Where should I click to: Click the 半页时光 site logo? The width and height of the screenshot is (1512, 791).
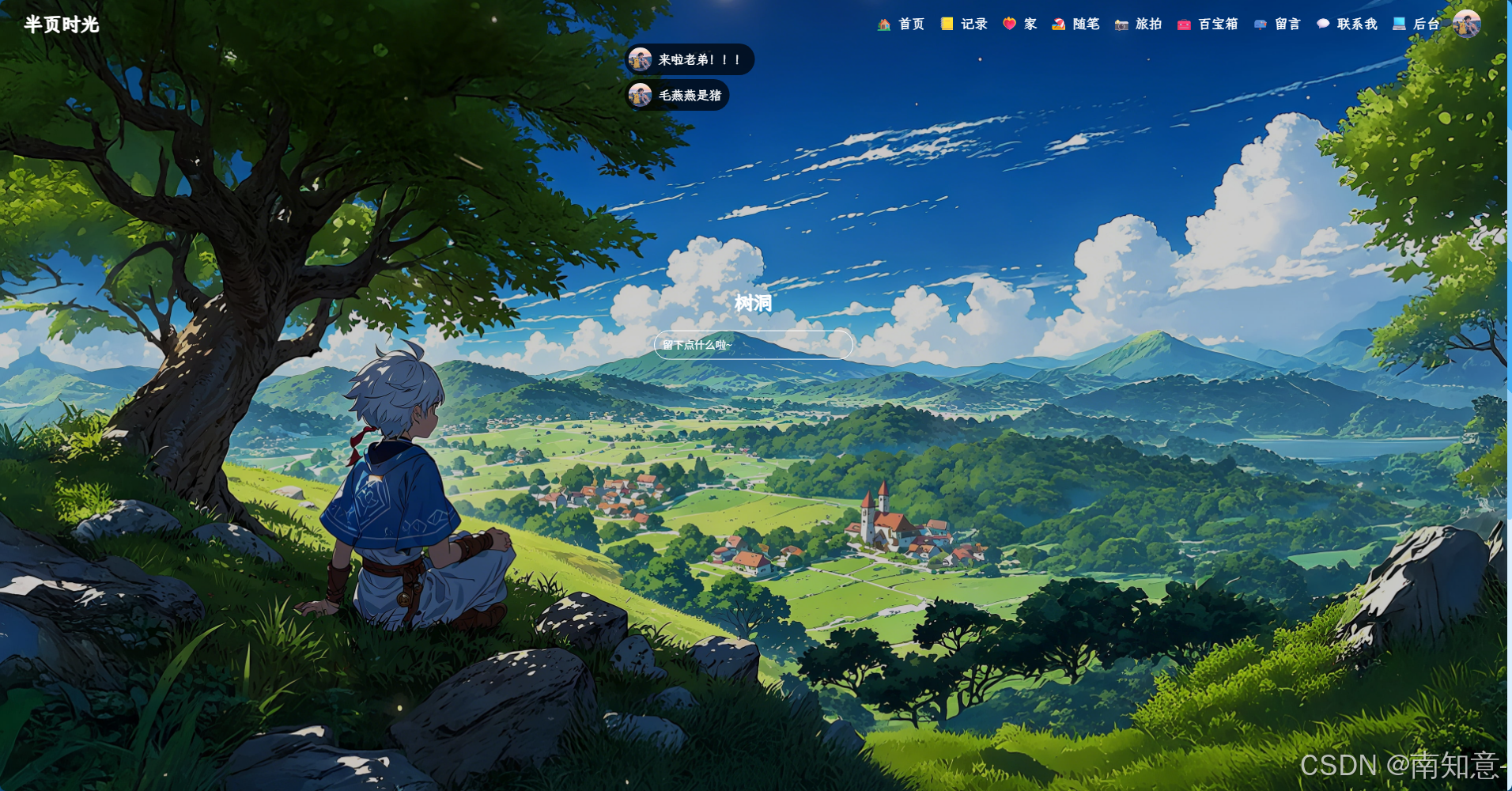pos(62,25)
